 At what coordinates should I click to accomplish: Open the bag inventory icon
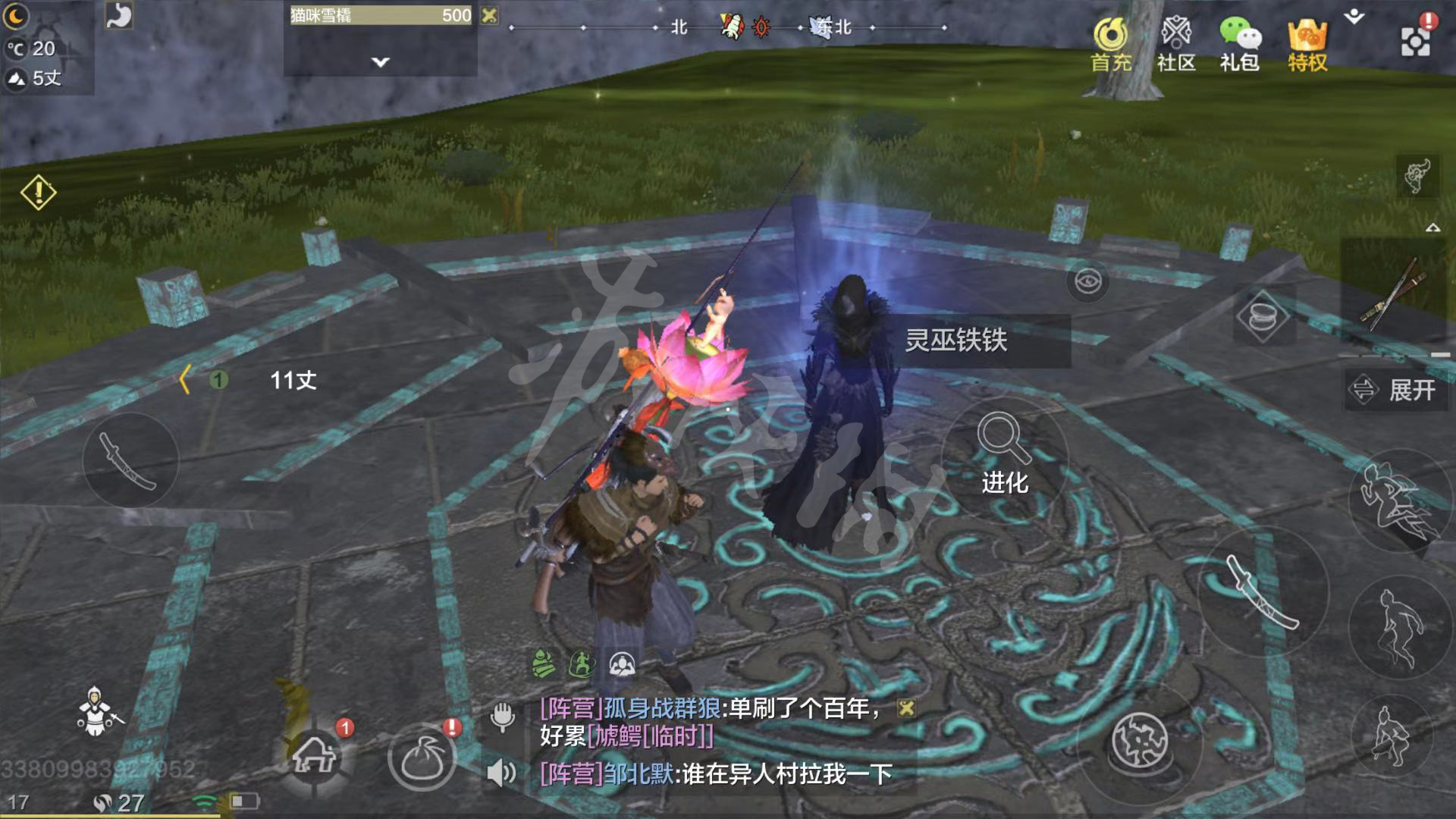coord(422,758)
